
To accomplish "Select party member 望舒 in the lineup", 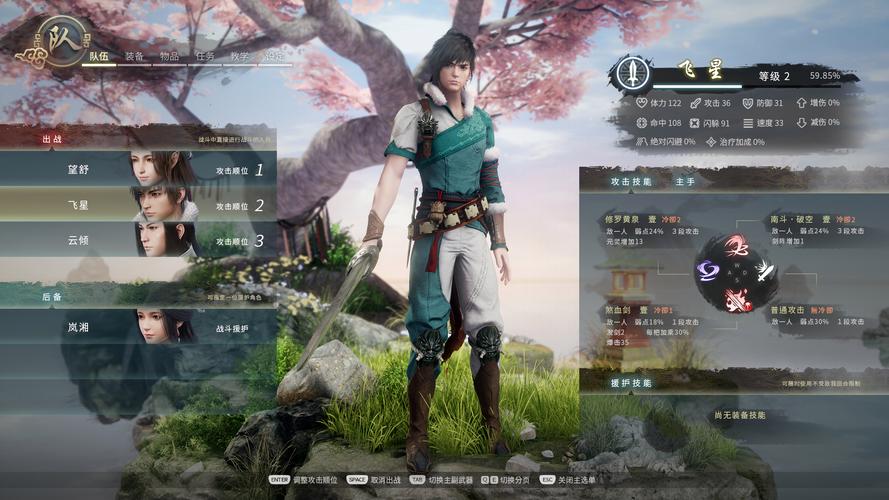I will coord(138,170).
